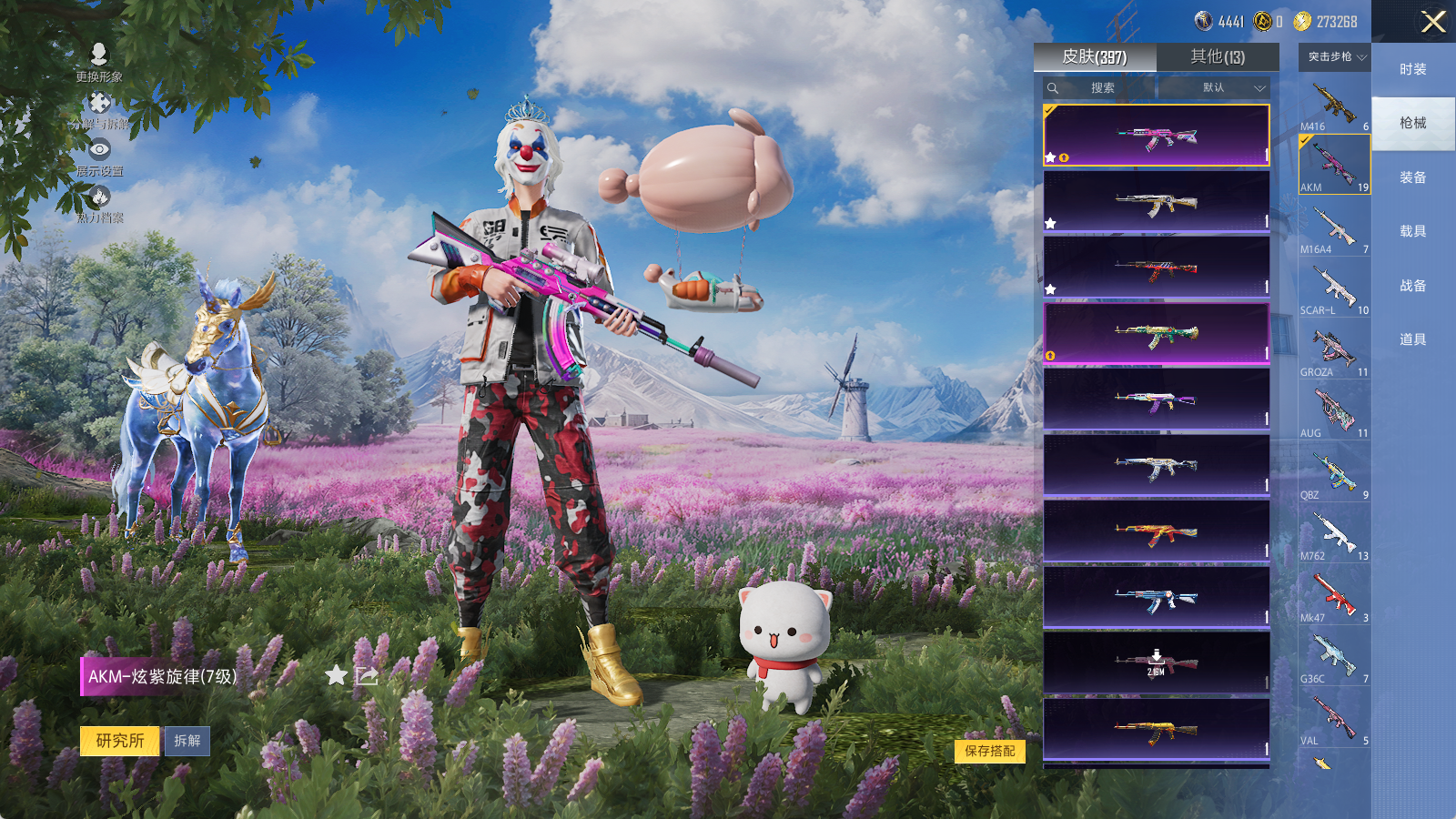Select the 皮肤(397) tab

pos(1095,57)
